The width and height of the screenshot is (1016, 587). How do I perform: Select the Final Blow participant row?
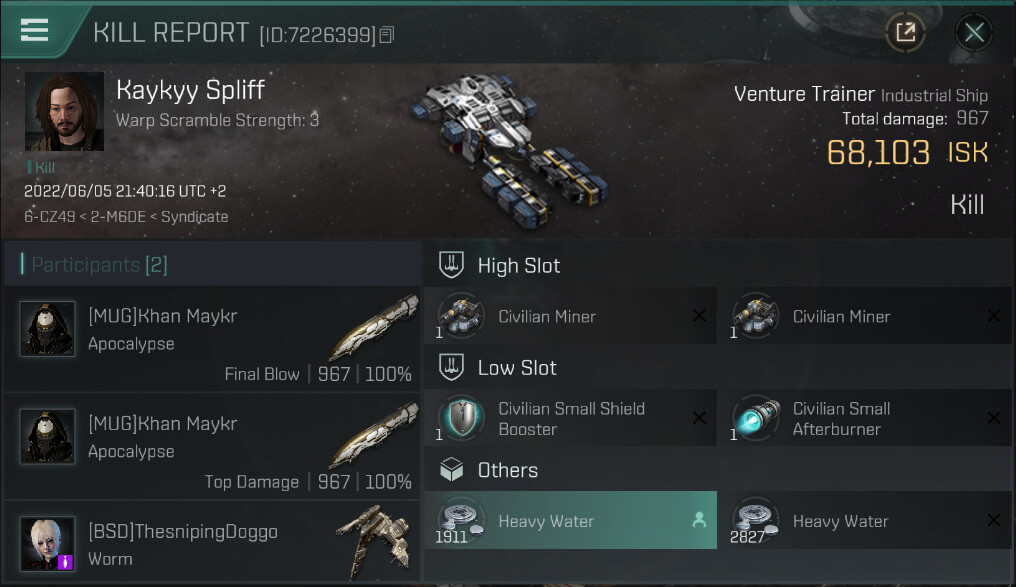212,342
